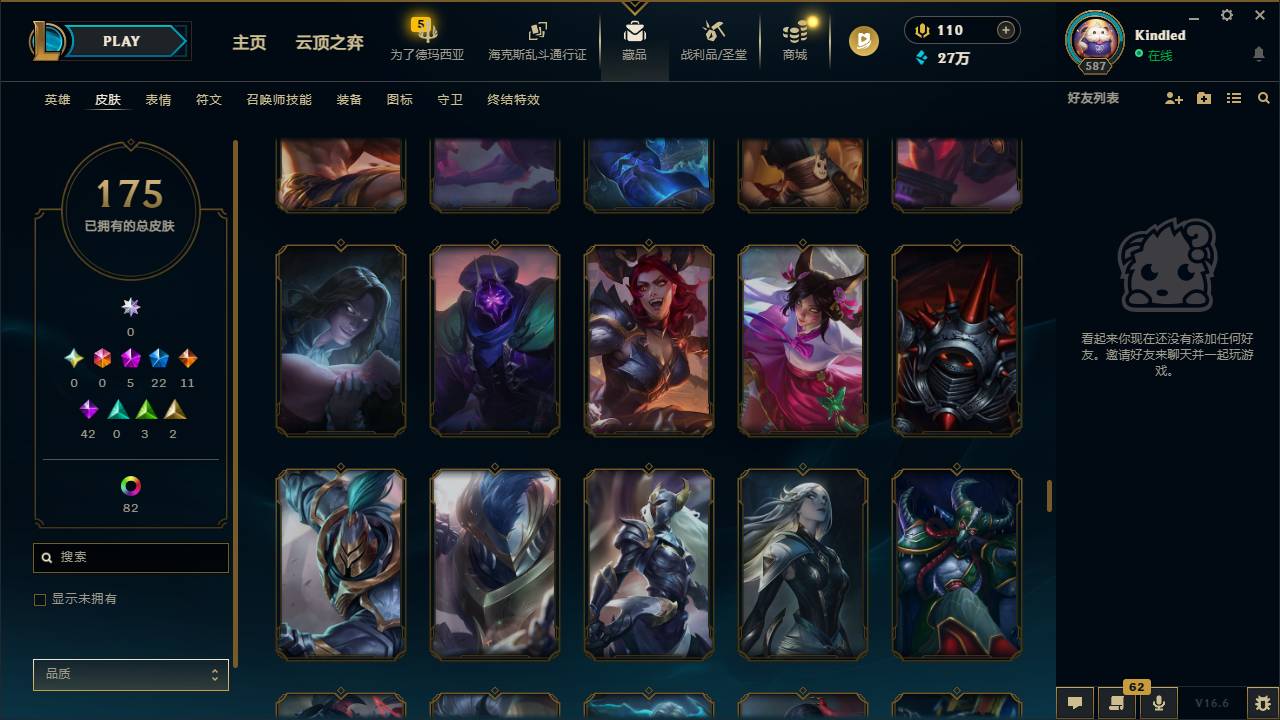This screenshot has width=1280, height=720.
Task: Switch to the 表情 emotes tab
Action: (x=157, y=99)
